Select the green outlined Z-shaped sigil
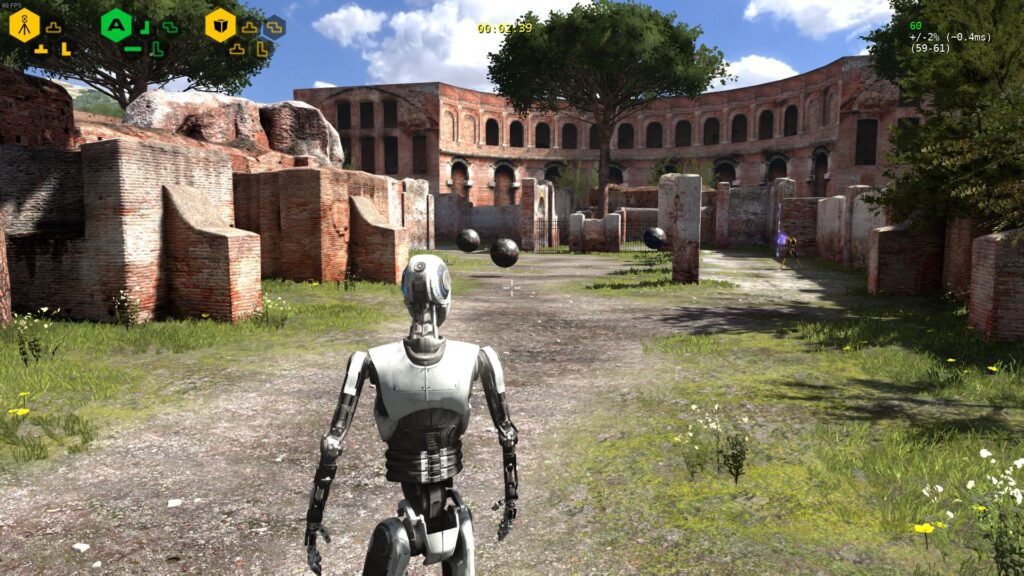1024x576 pixels. 170,27
